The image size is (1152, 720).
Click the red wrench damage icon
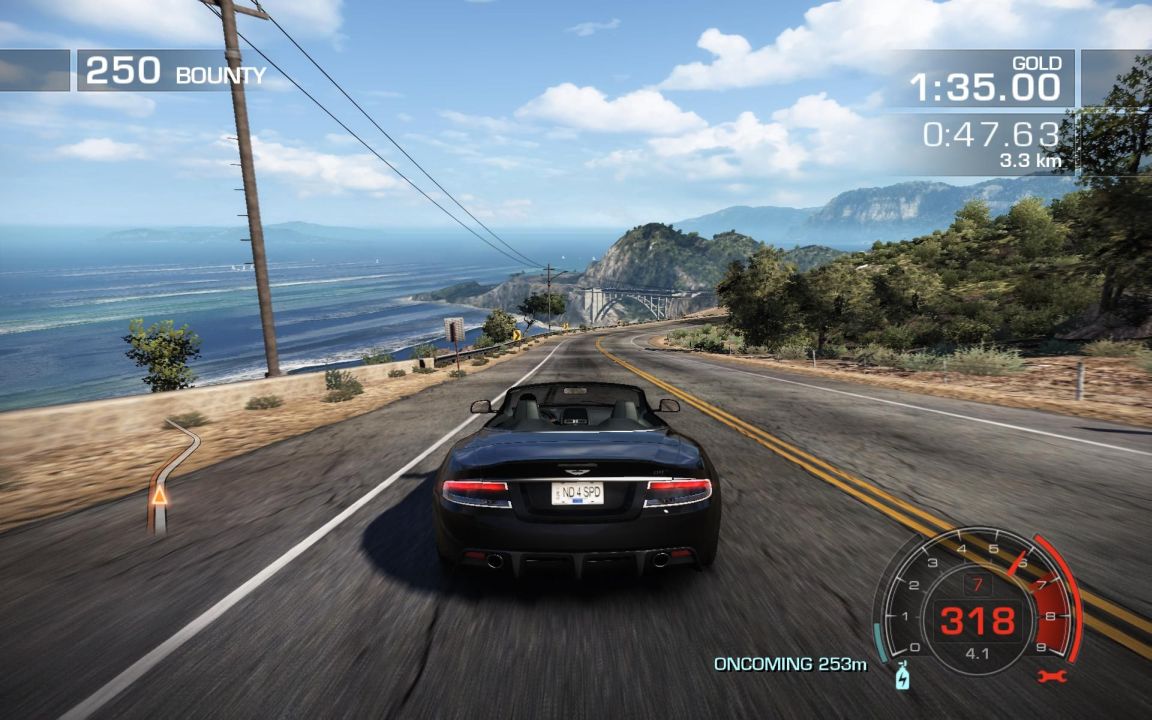tap(1053, 676)
